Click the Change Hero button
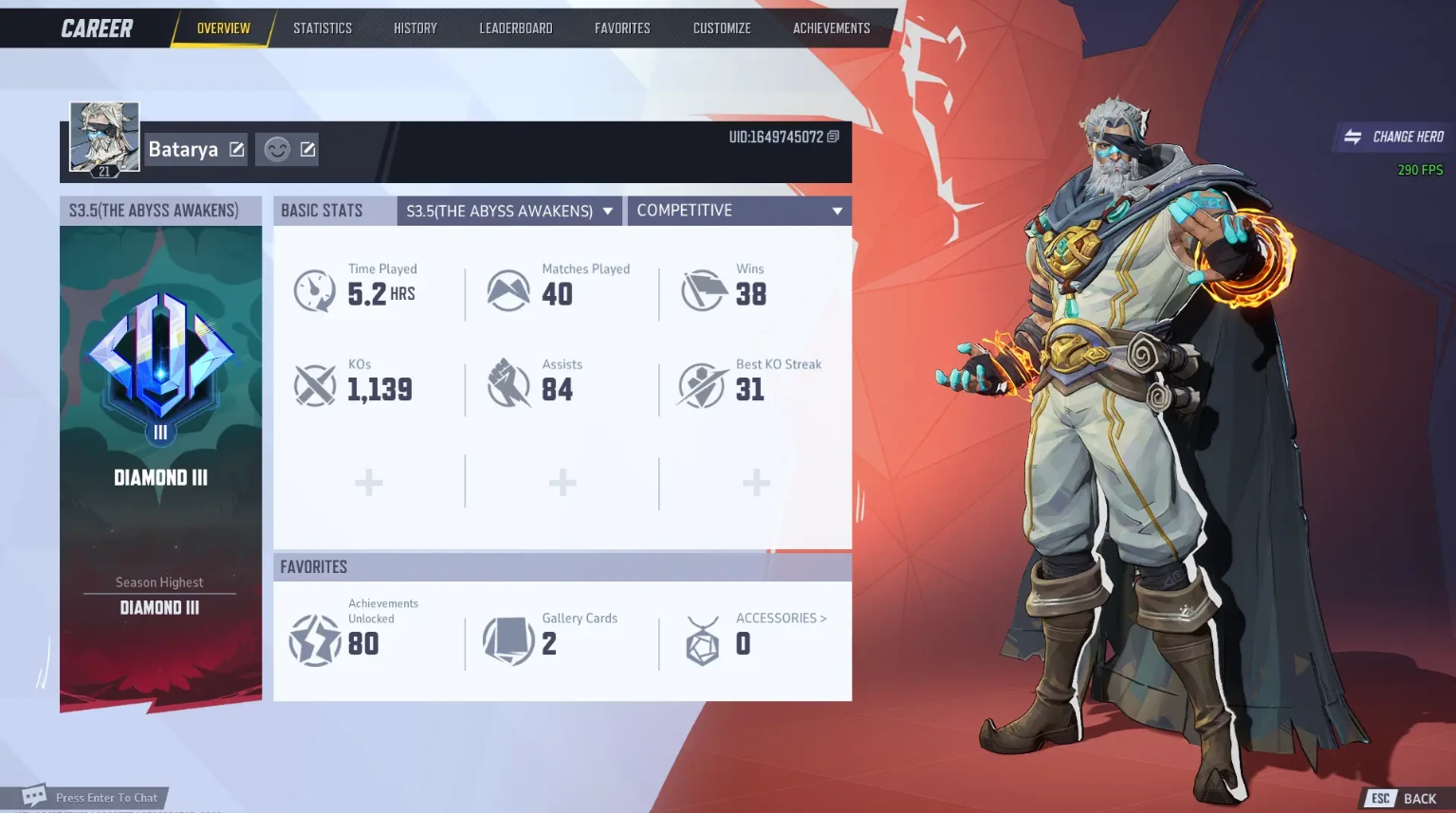 (x=1394, y=137)
